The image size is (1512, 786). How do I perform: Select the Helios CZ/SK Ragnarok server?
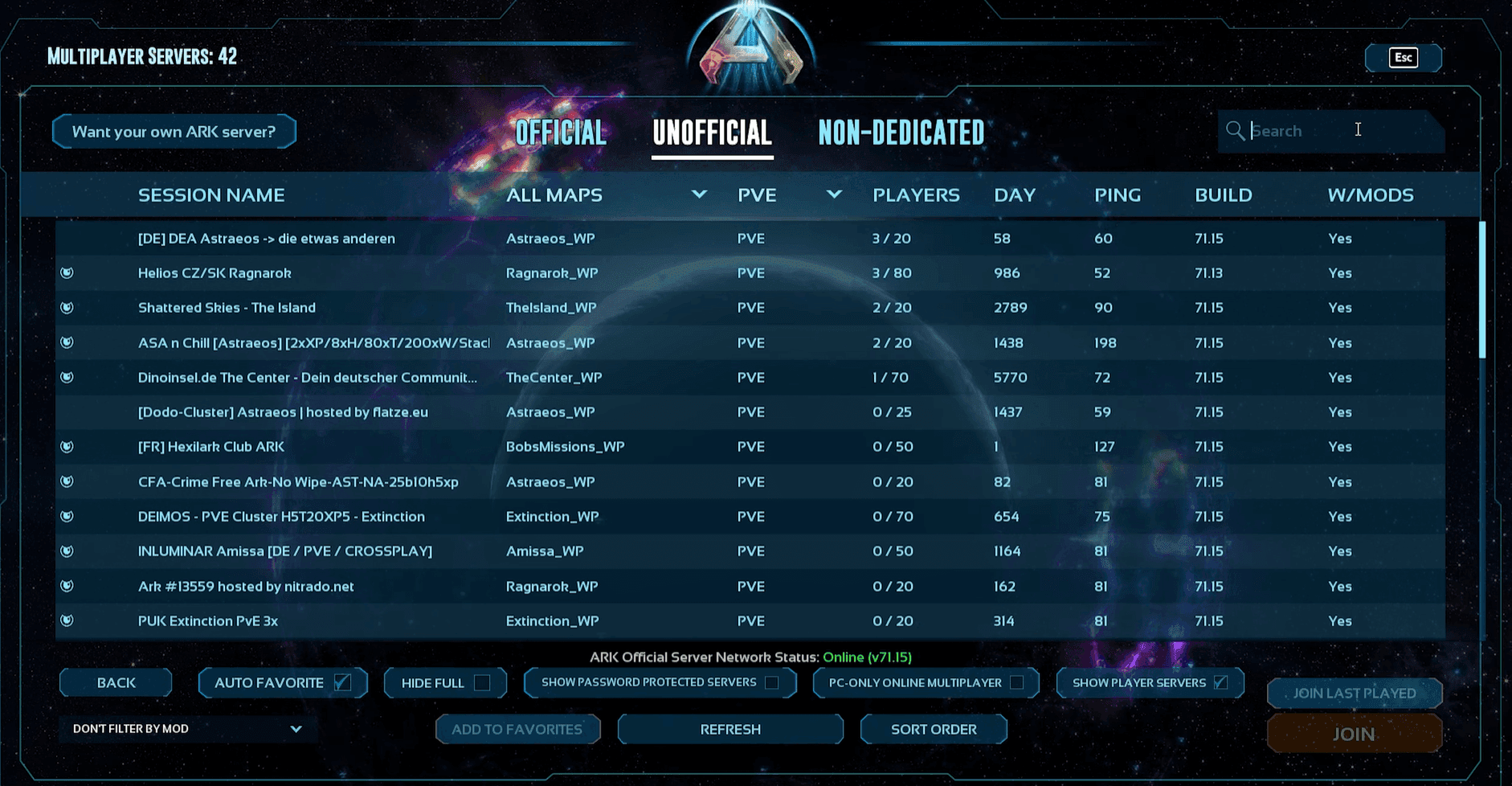pos(215,273)
